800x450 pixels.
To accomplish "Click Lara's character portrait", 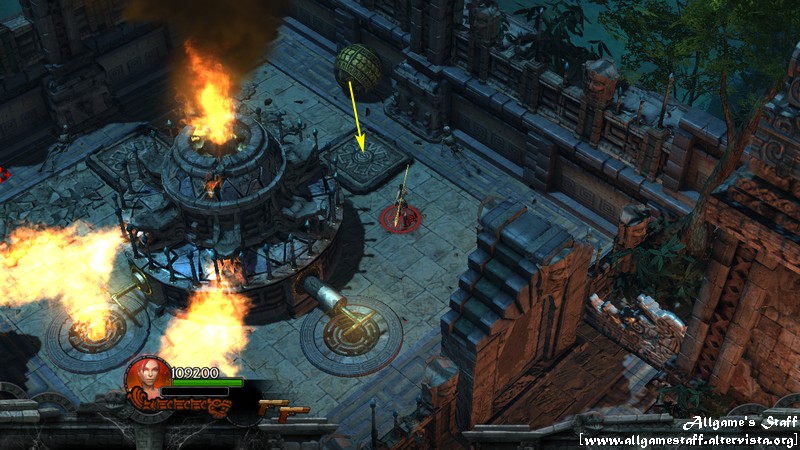I will 149,377.
